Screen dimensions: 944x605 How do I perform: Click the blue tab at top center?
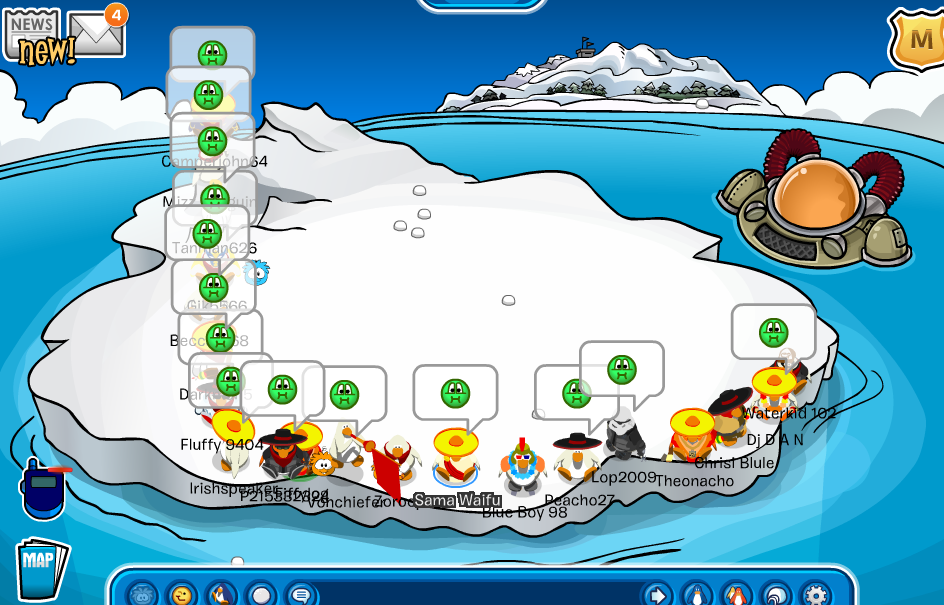pyautogui.click(x=482, y=4)
